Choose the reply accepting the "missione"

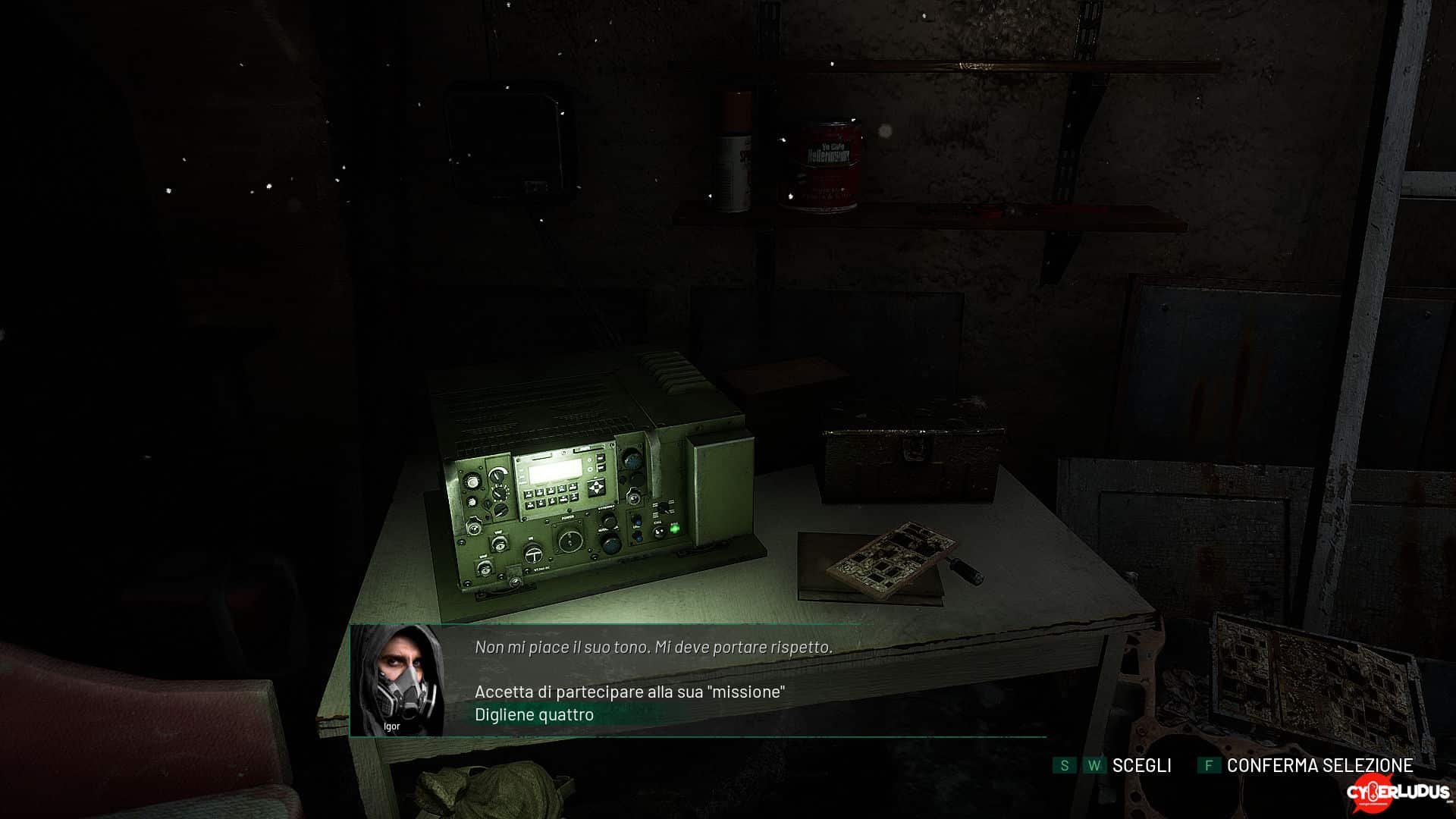tap(629, 692)
